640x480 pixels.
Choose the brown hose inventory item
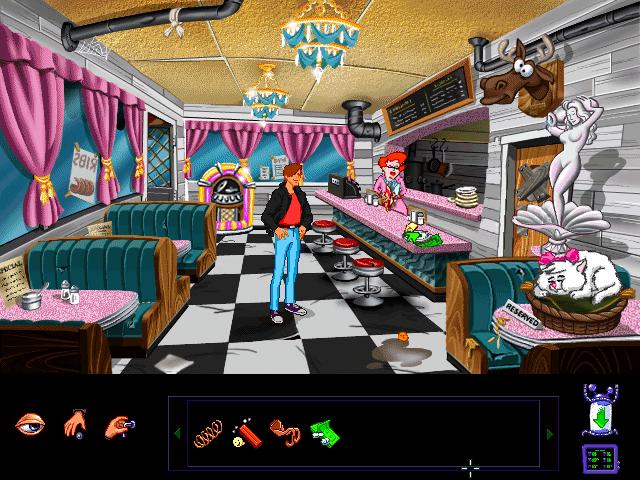click(284, 432)
